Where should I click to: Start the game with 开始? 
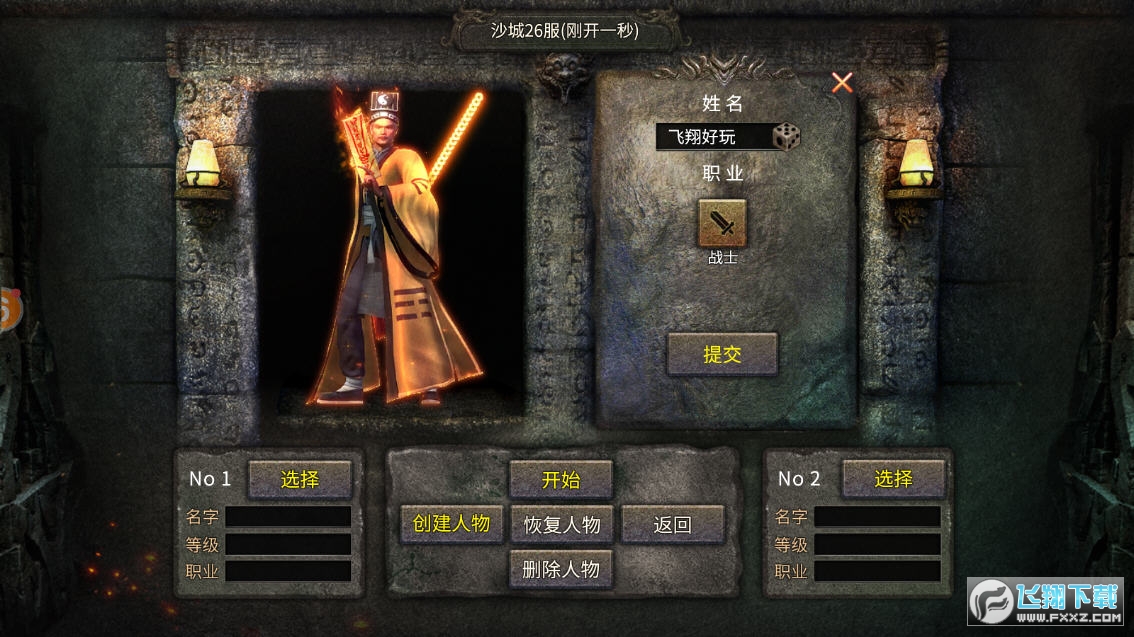[561, 479]
